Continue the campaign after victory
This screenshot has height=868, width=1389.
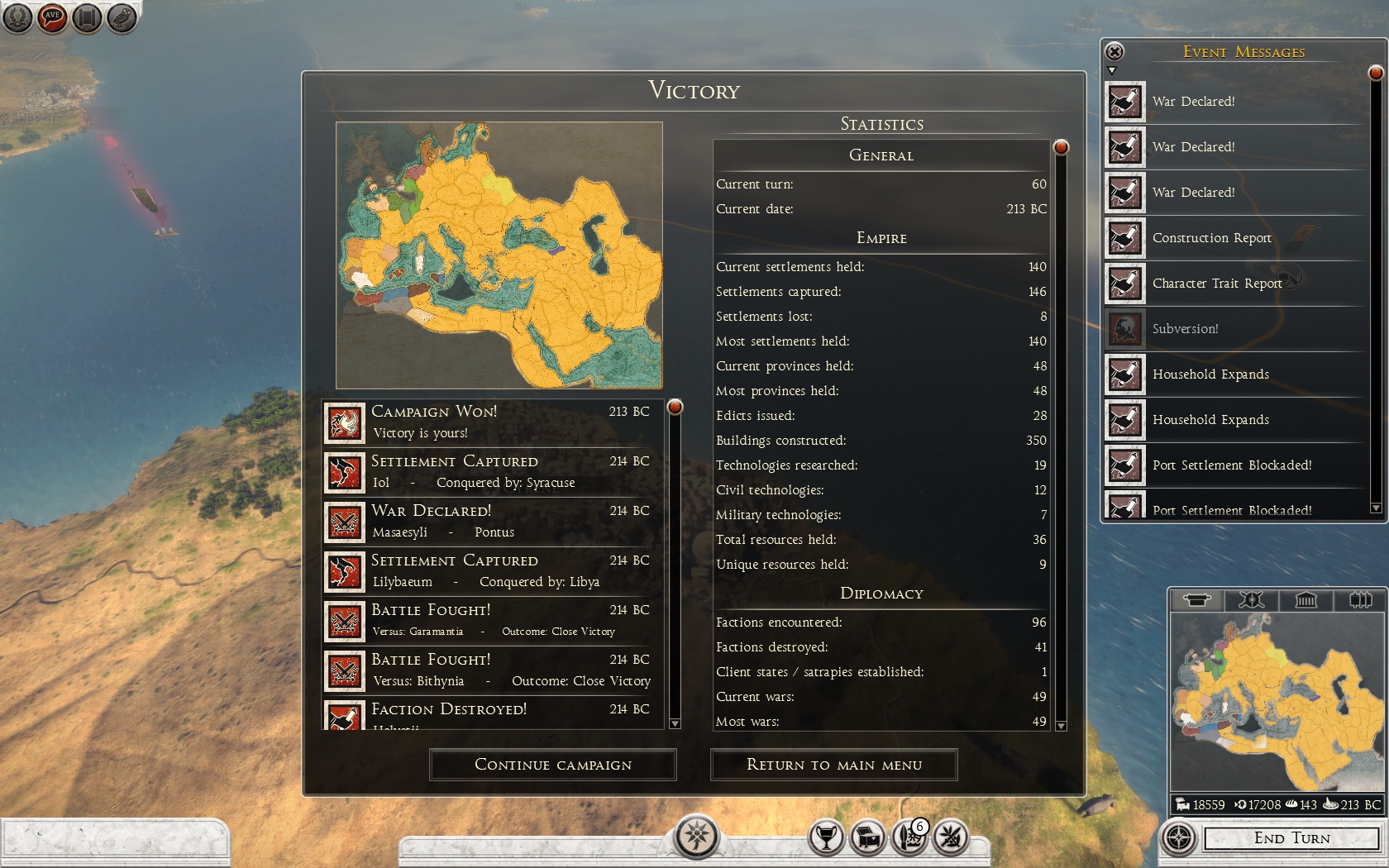[x=552, y=765]
